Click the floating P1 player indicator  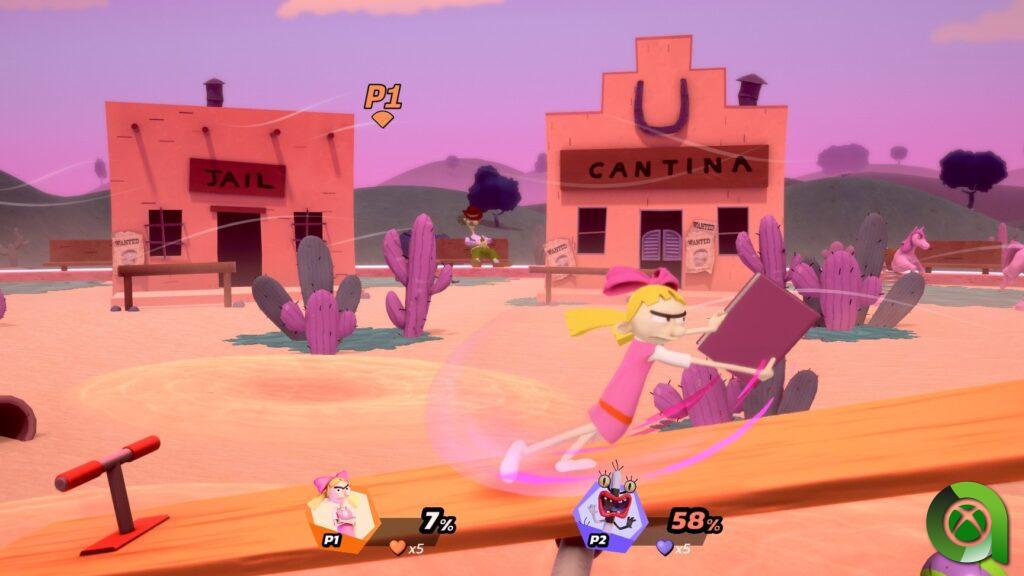tap(382, 102)
